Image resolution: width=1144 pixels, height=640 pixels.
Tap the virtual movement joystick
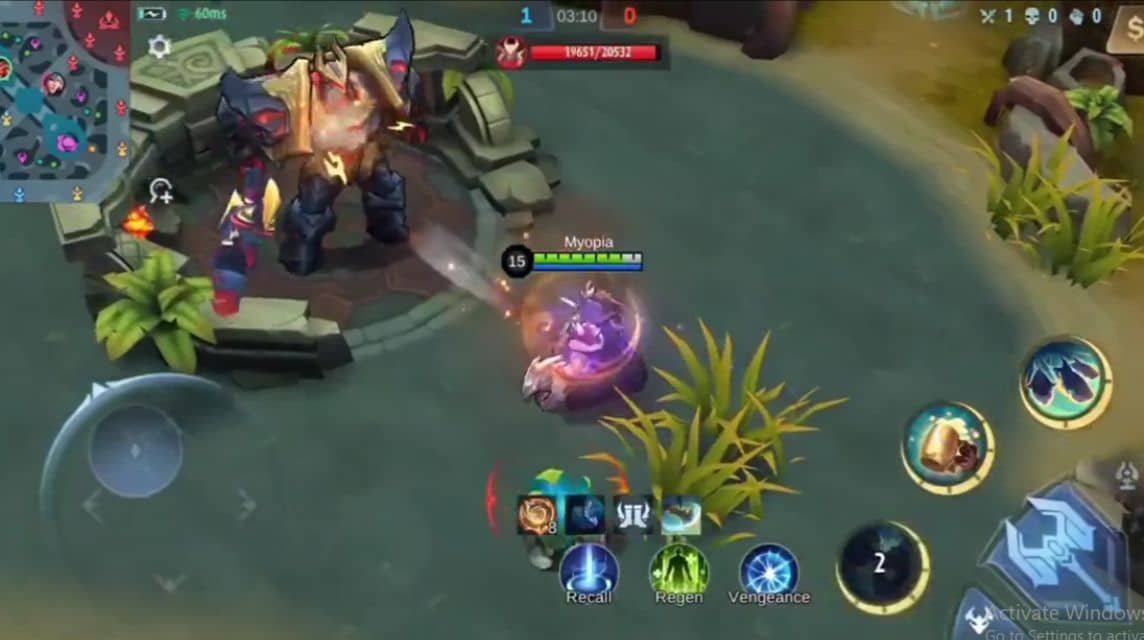pos(135,450)
